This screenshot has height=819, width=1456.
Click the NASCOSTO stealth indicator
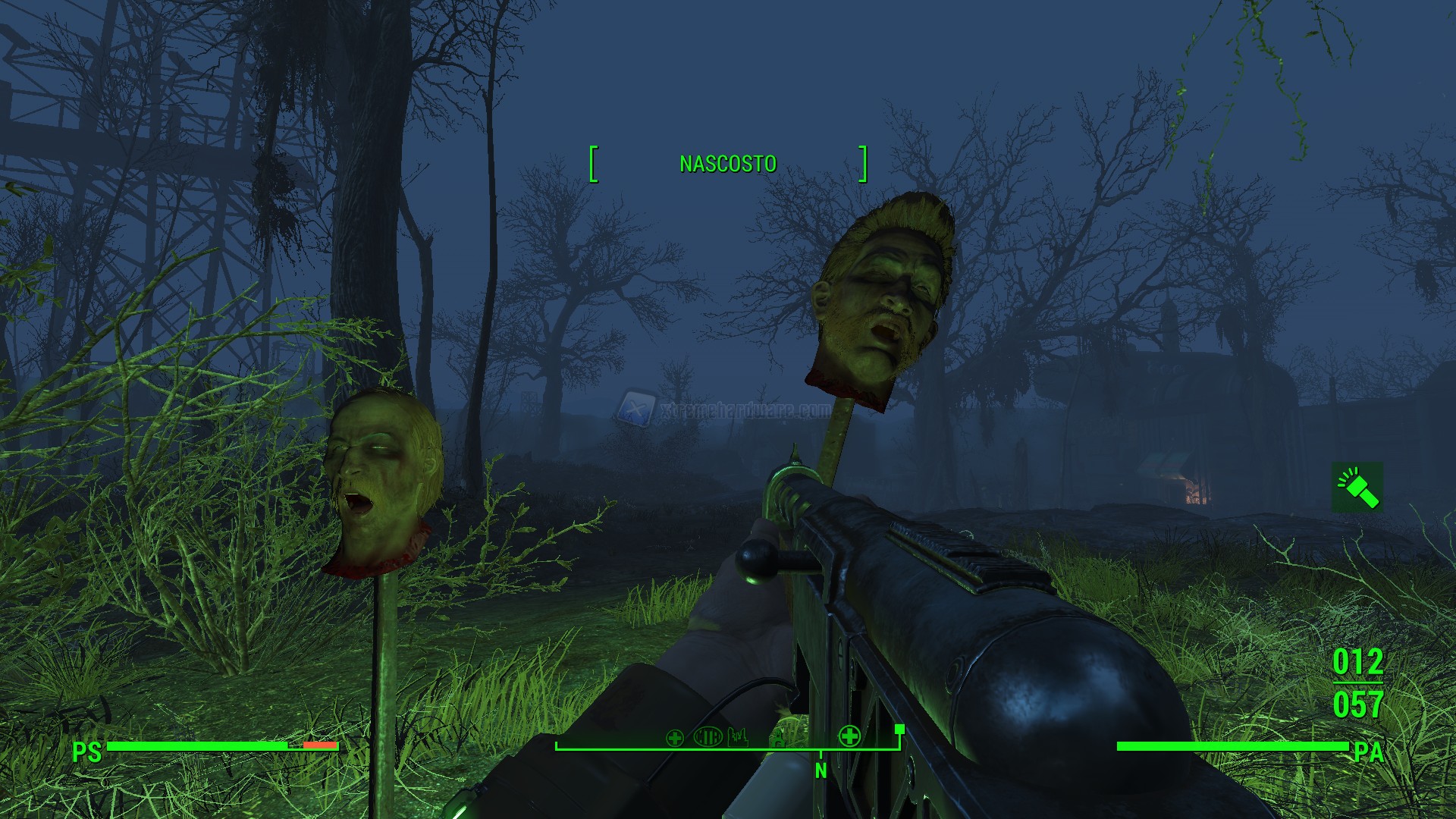pos(728,164)
